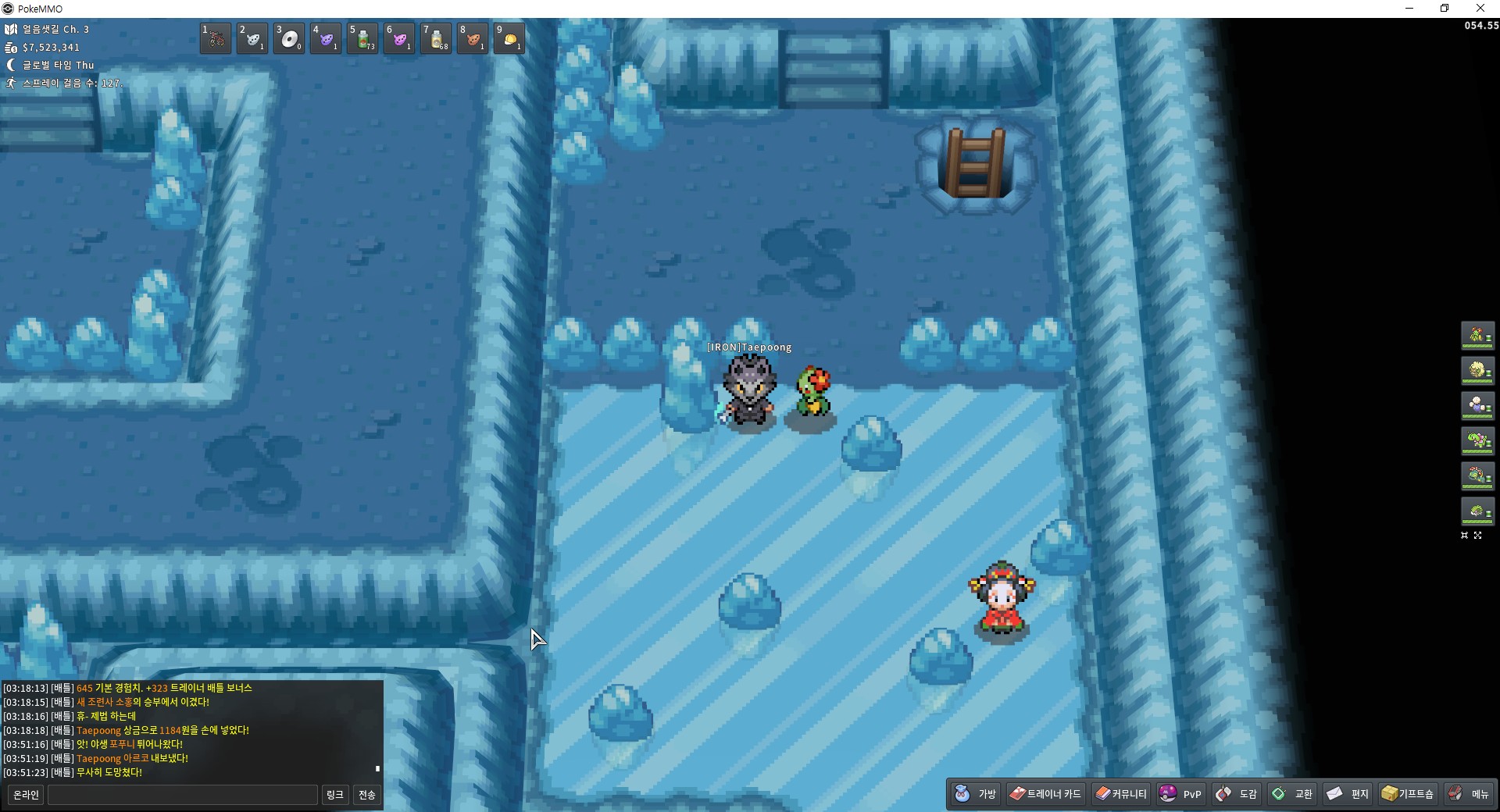Select the silver disc in hotbar slot 3
Image resolution: width=1500 pixels, height=812 pixels.
[x=289, y=38]
